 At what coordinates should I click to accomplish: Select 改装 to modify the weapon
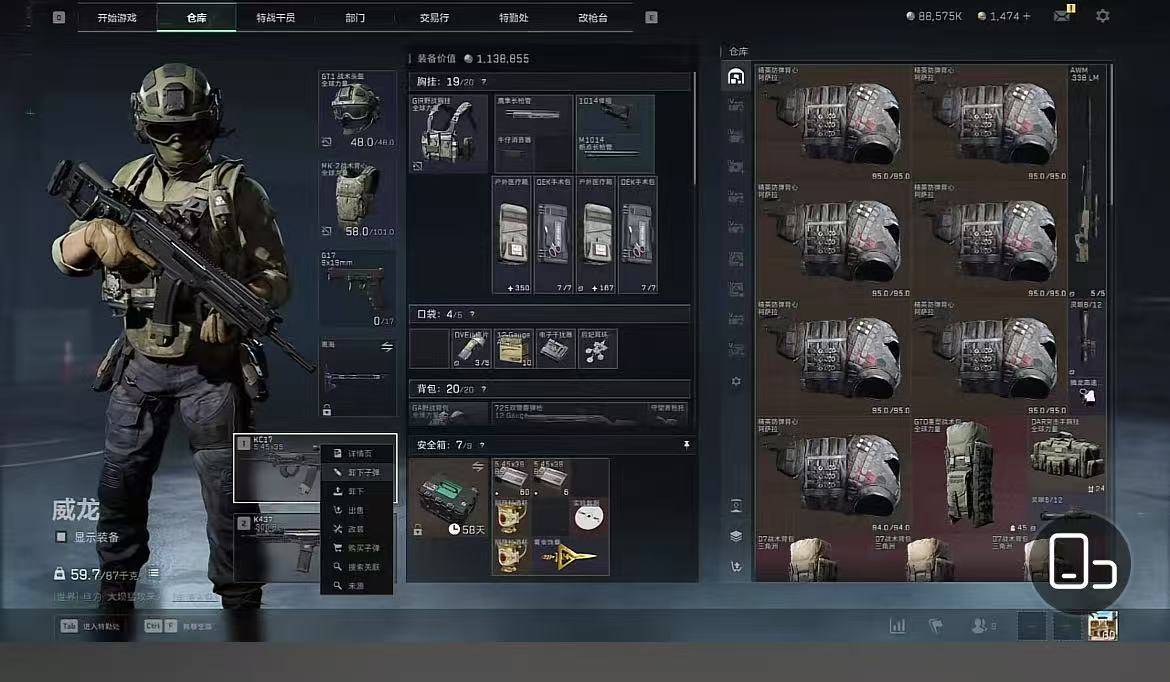coord(359,529)
